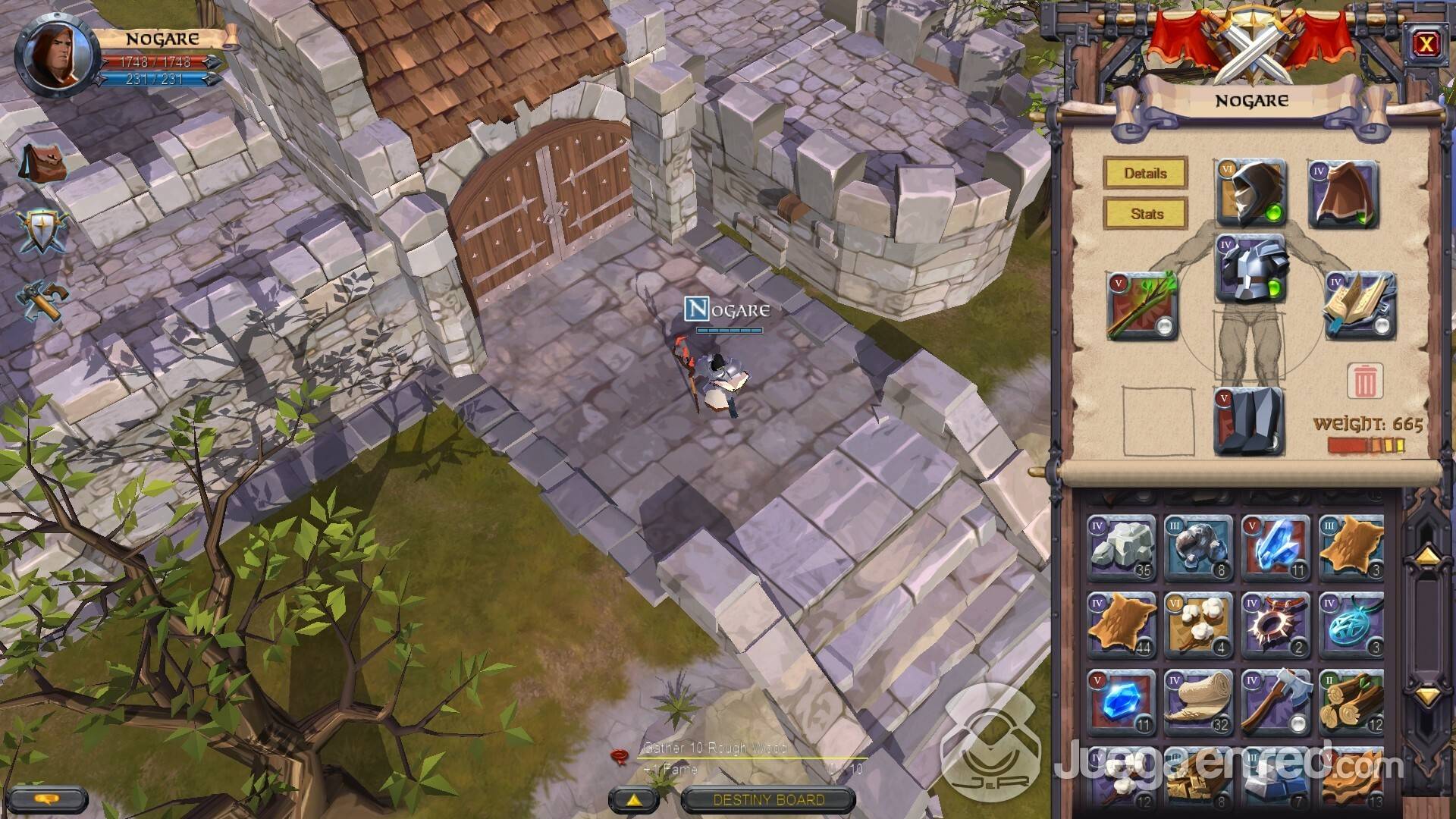The width and height of the screenshot is (1456, 819).
Task: Select the equipped tome off-hand slot
Action: [x=1360, y=306]
